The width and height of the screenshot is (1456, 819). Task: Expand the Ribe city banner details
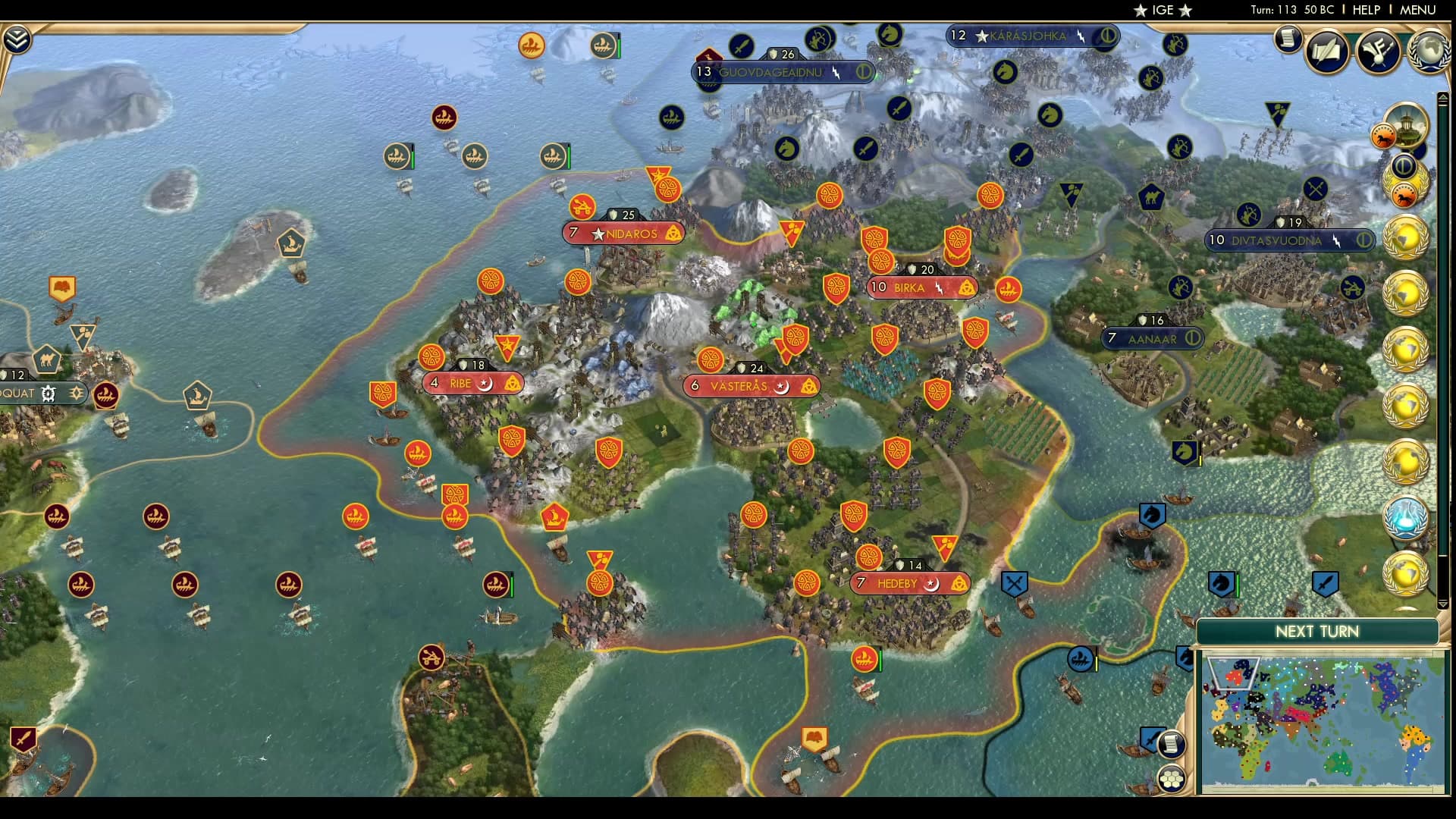pos(472,384)
